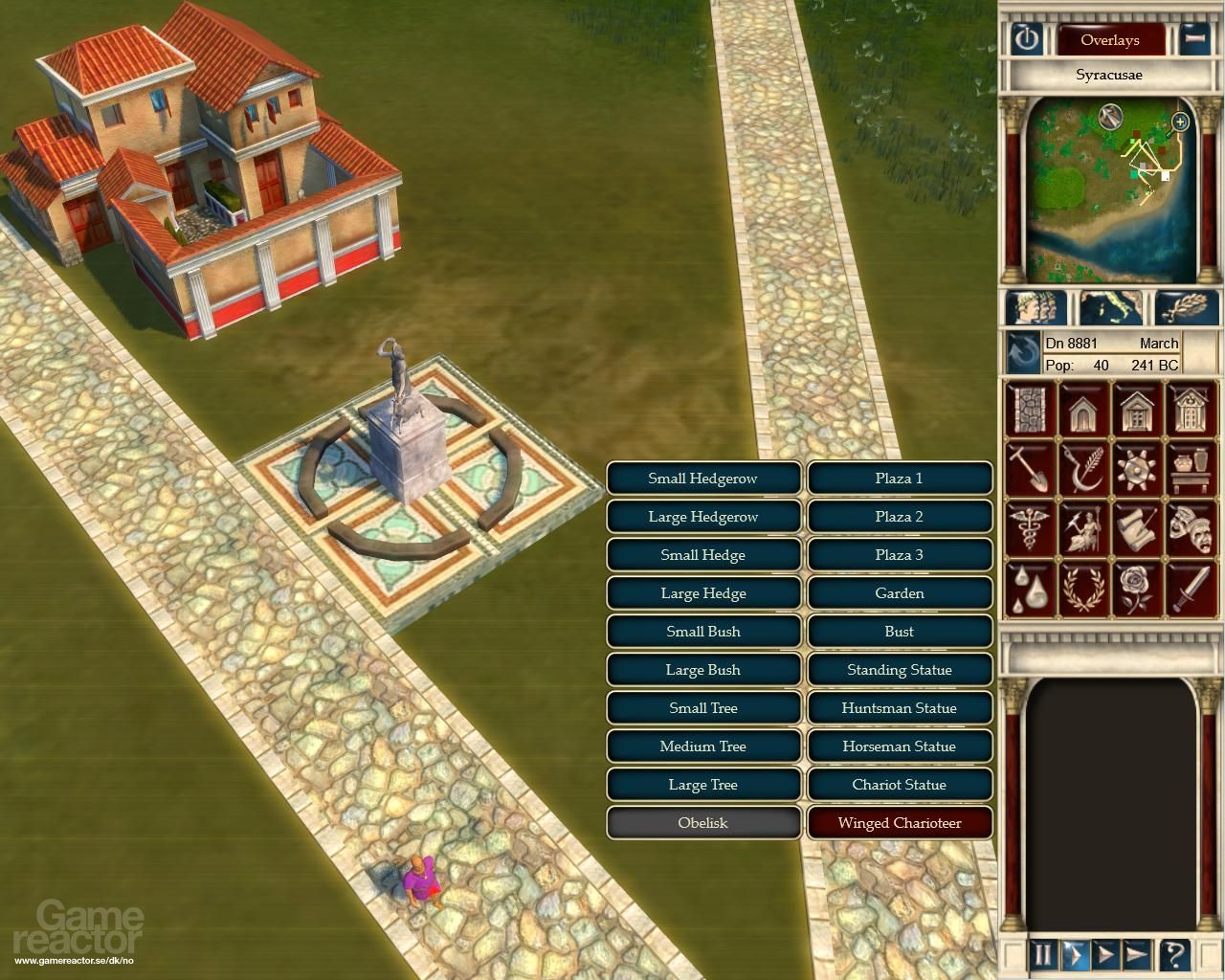Select the shovel clear-land tool
The width and height of the screenshot is (1225, 980).
(x=1028, y=469)
